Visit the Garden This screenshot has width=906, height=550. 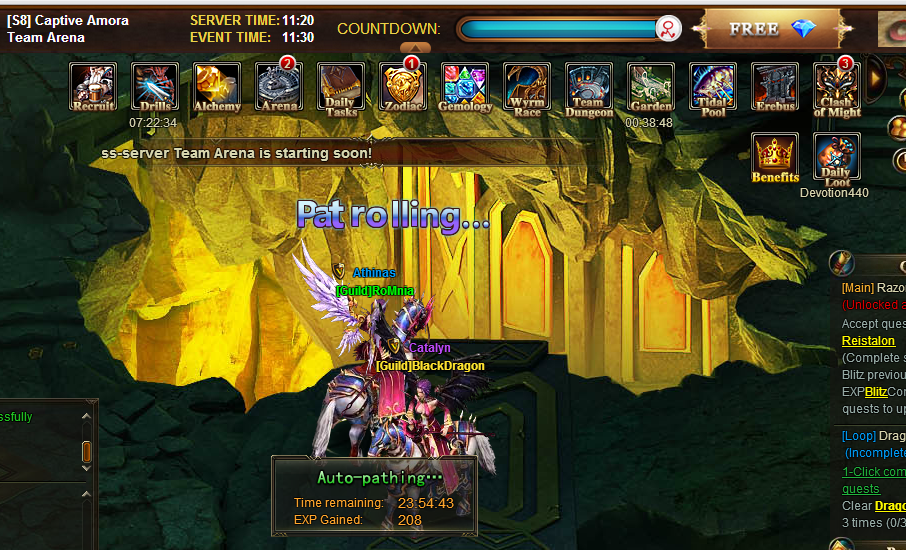pyautogui.click(x=651, y=86)
